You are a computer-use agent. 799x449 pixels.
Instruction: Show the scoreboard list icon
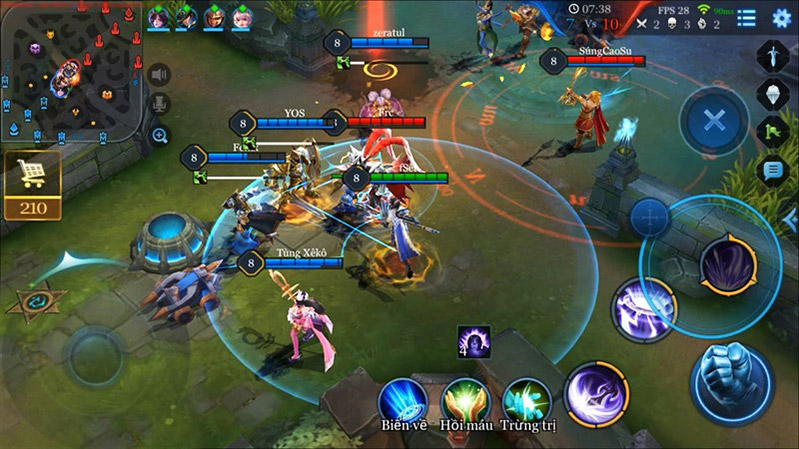(x=746, y=18)
